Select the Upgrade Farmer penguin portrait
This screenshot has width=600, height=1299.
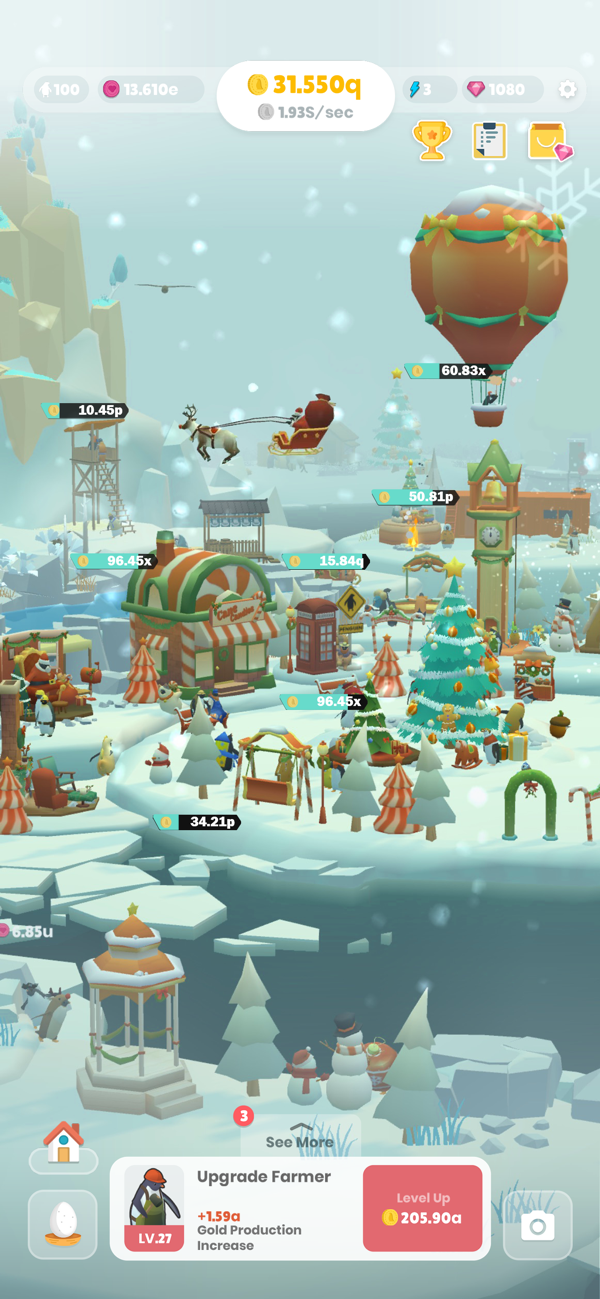click(x=154, y=1207)
